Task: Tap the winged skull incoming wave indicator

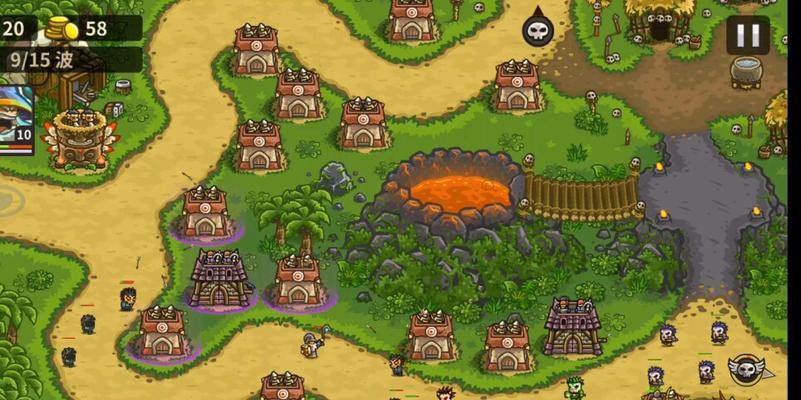Action: (x=747, y=370)
